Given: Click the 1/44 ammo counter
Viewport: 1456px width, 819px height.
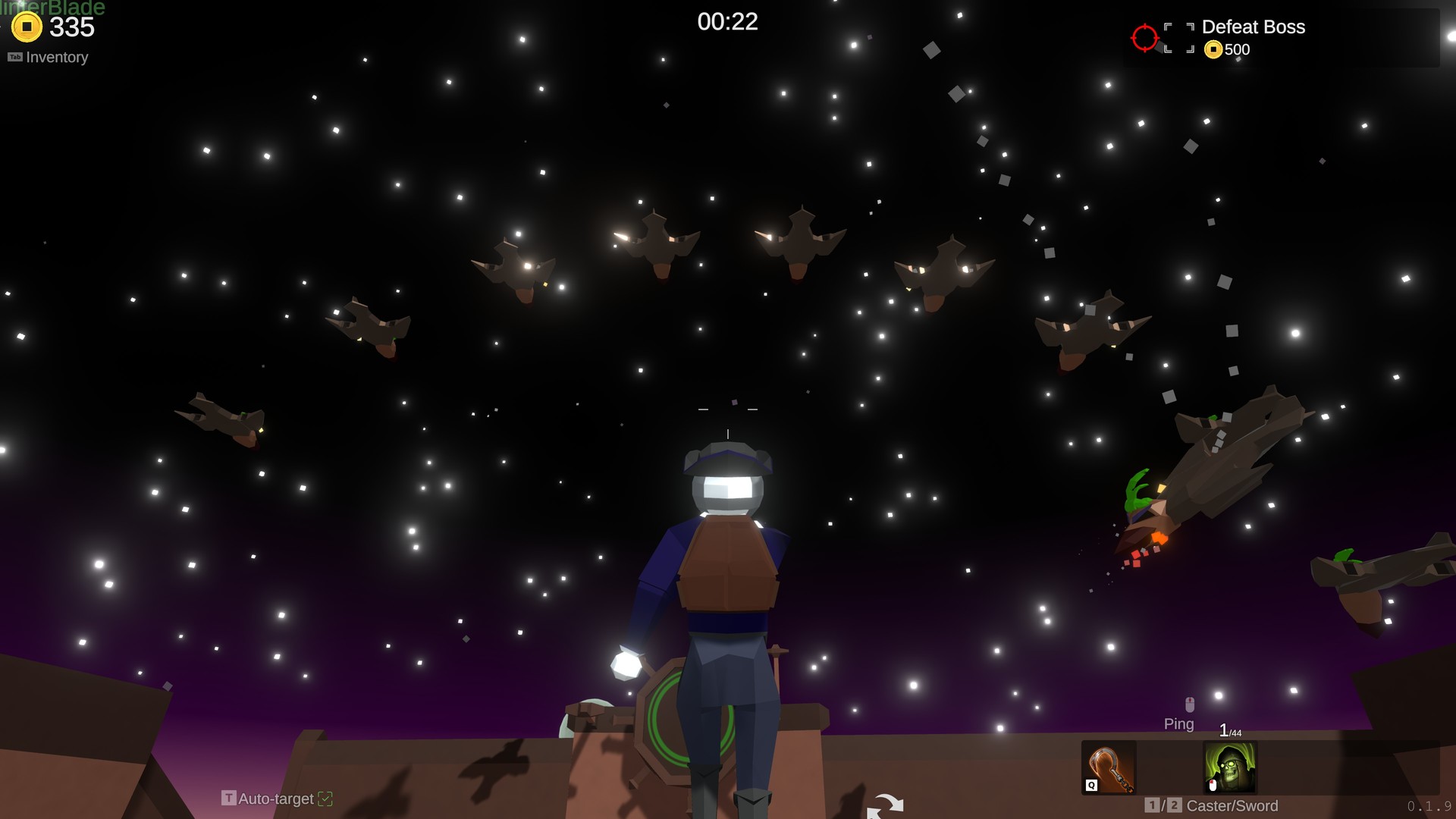Looking at the screenshot, I should [1230, 731].
